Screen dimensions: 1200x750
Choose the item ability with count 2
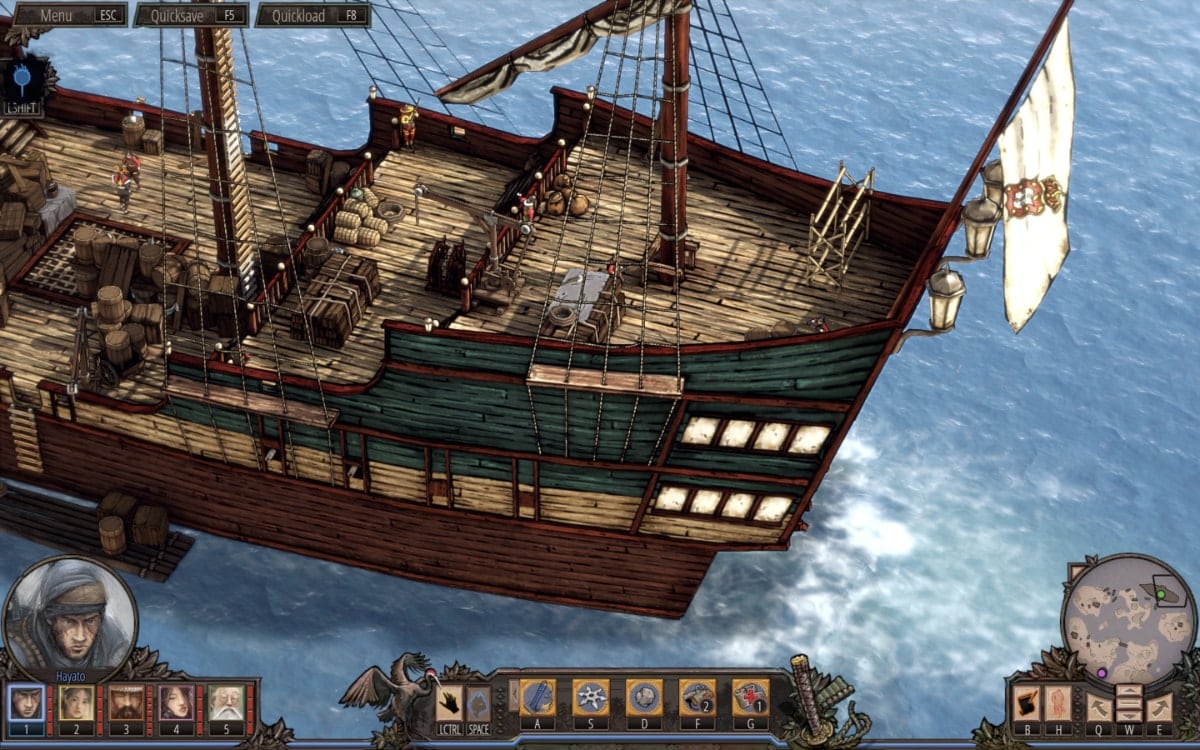(697, 697)
